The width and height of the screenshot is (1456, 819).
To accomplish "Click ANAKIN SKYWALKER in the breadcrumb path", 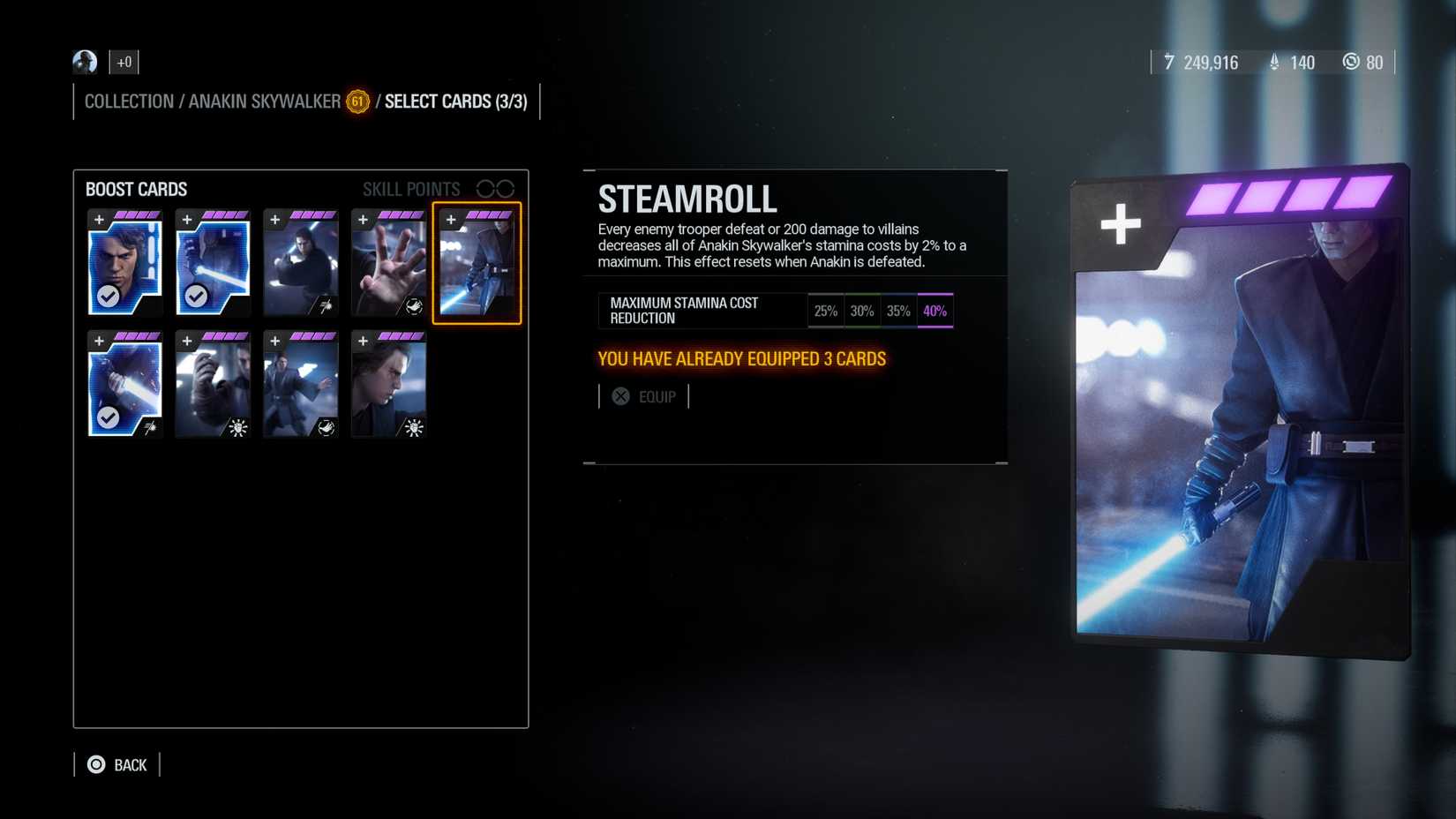I will coord(262,101).
